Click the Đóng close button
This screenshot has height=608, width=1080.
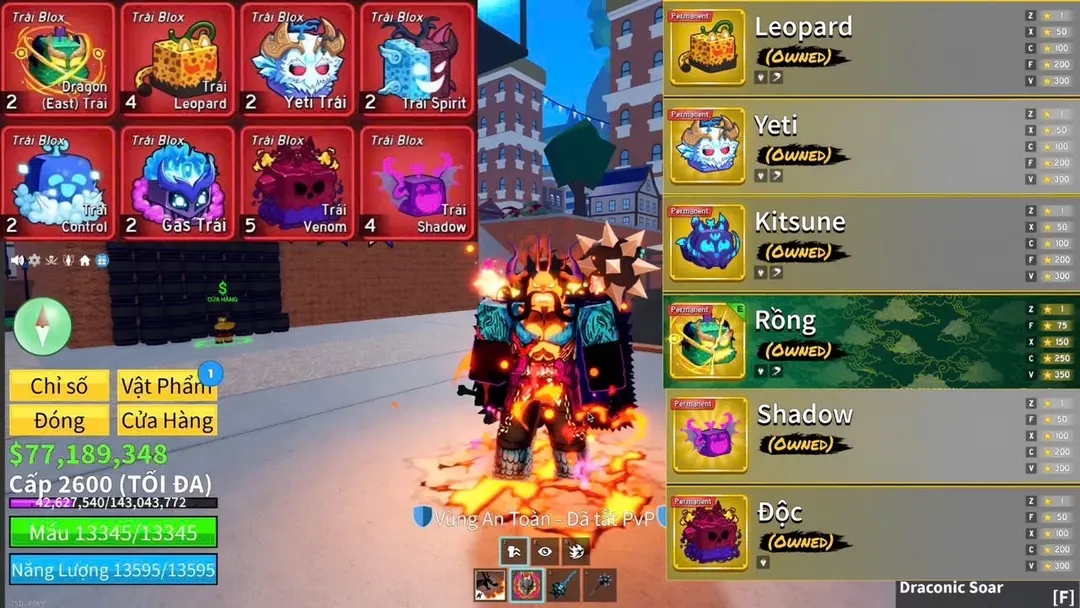tap(59, 420)
